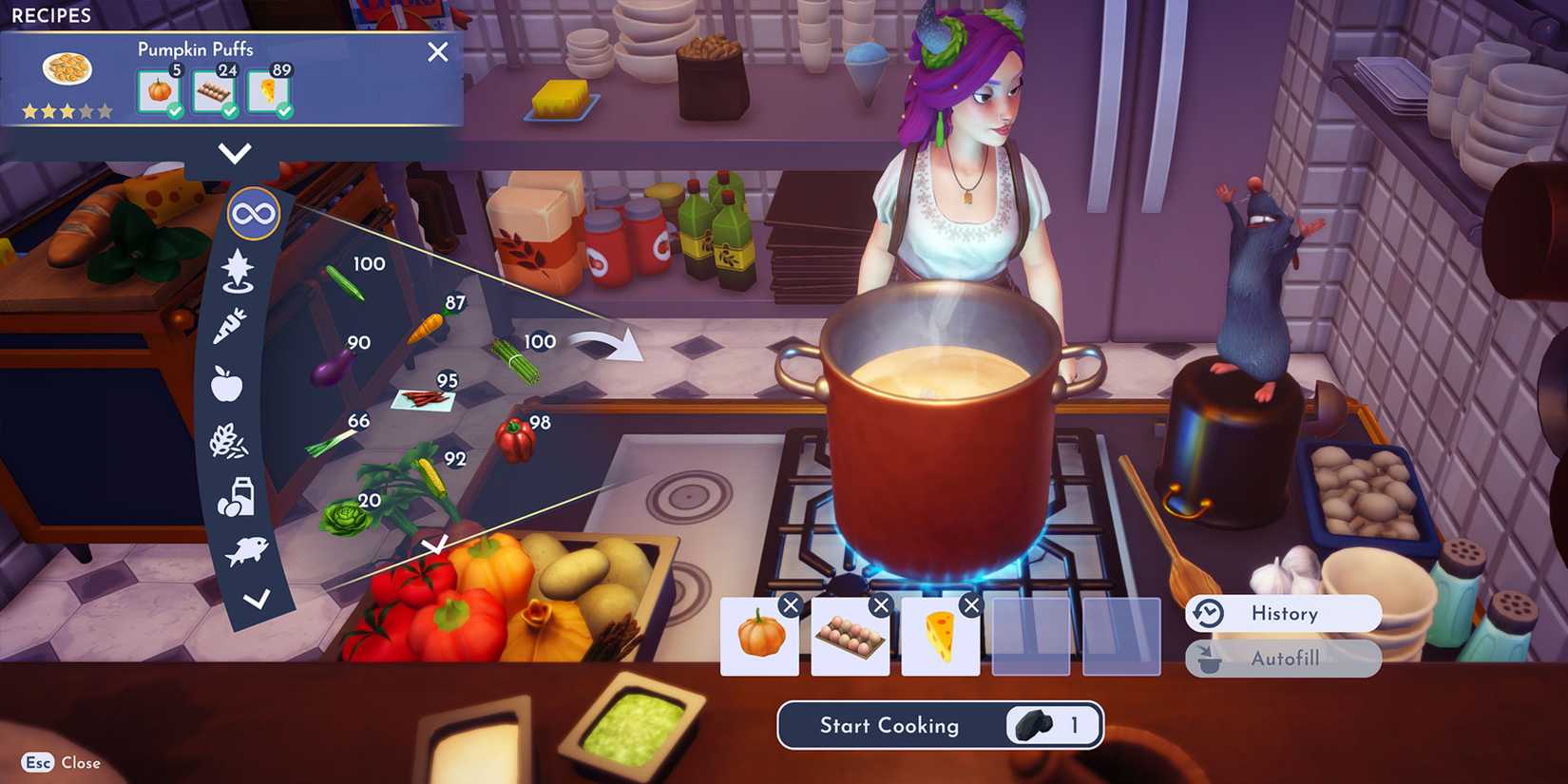View the three-star rating under the recipe thumbnail
The image size is (1568, 784).
[67, 110]
